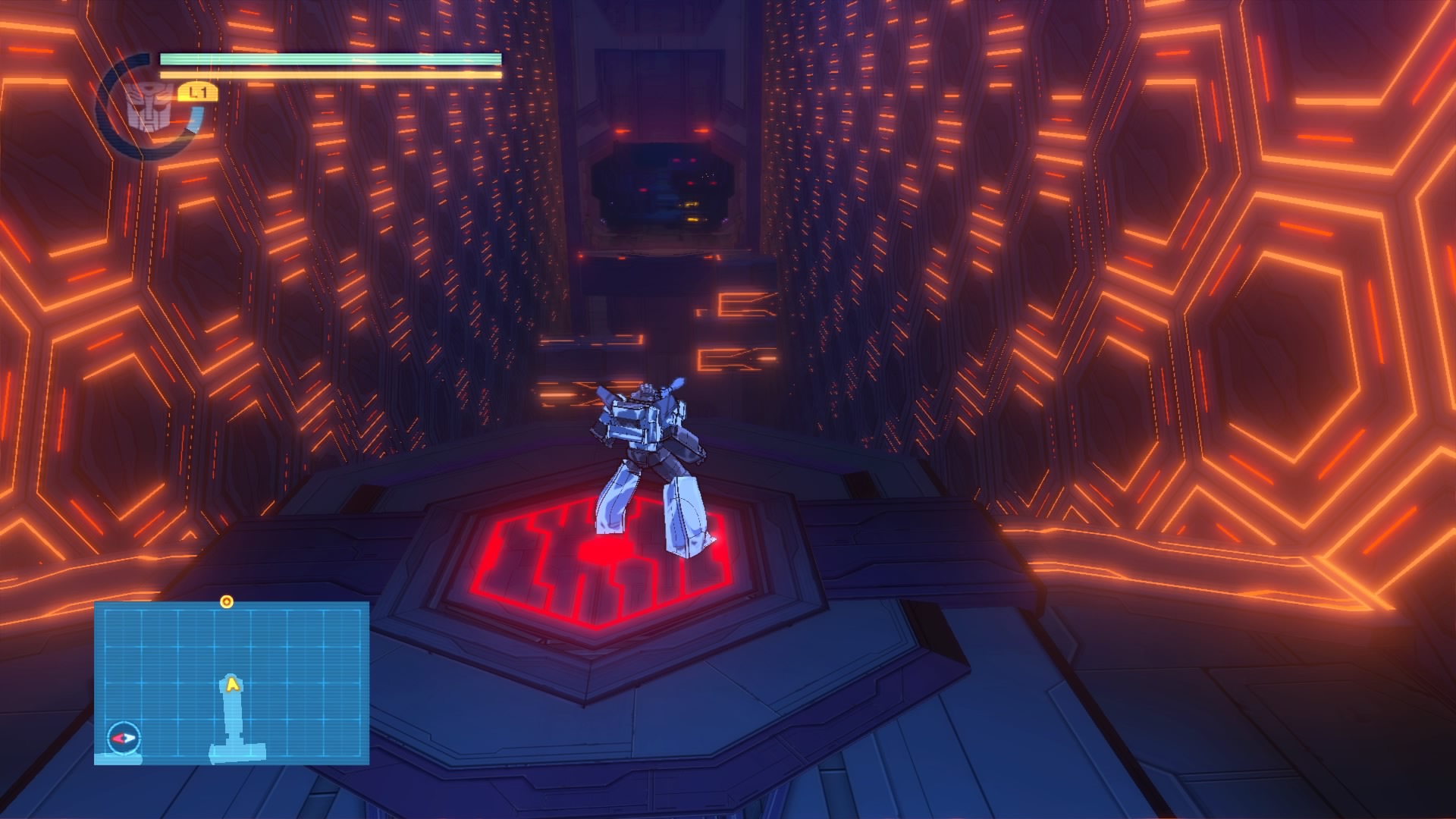The height and width of the screenshot is (819, 1456).
Task: Click the yellow objective marker above the minimap
Action: (x=226, y=602)
